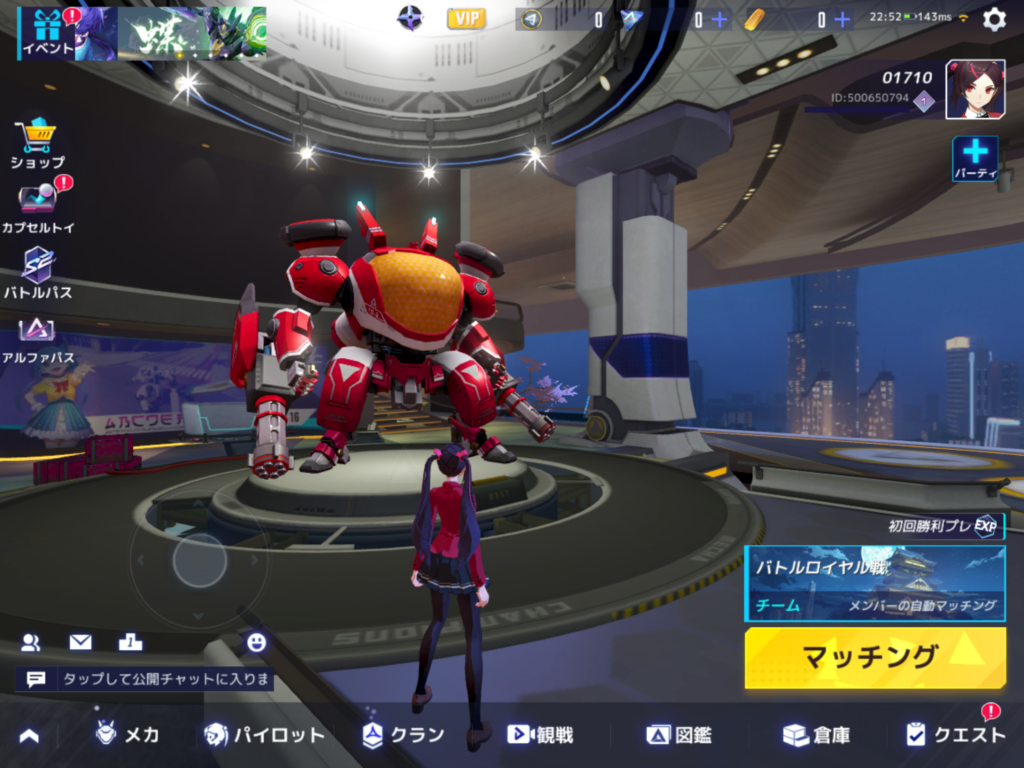Open the メカ mecha menu
This screenshot has width=1024, height=768.
[x=127, y=735]
